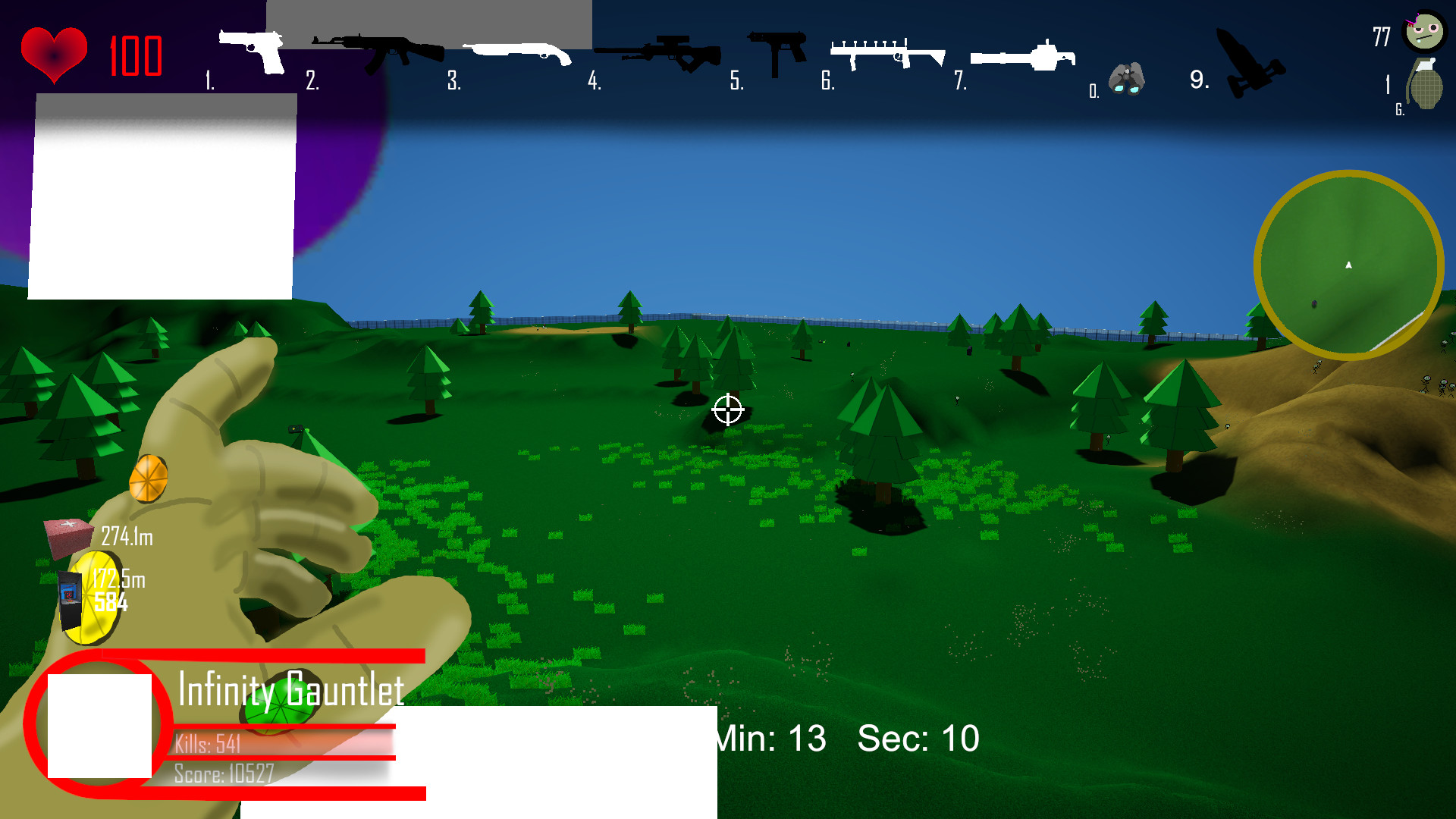This screenshot has height=819, width=1456.
Task: Click the circular minimap
Action: (x=1348, y=265)
